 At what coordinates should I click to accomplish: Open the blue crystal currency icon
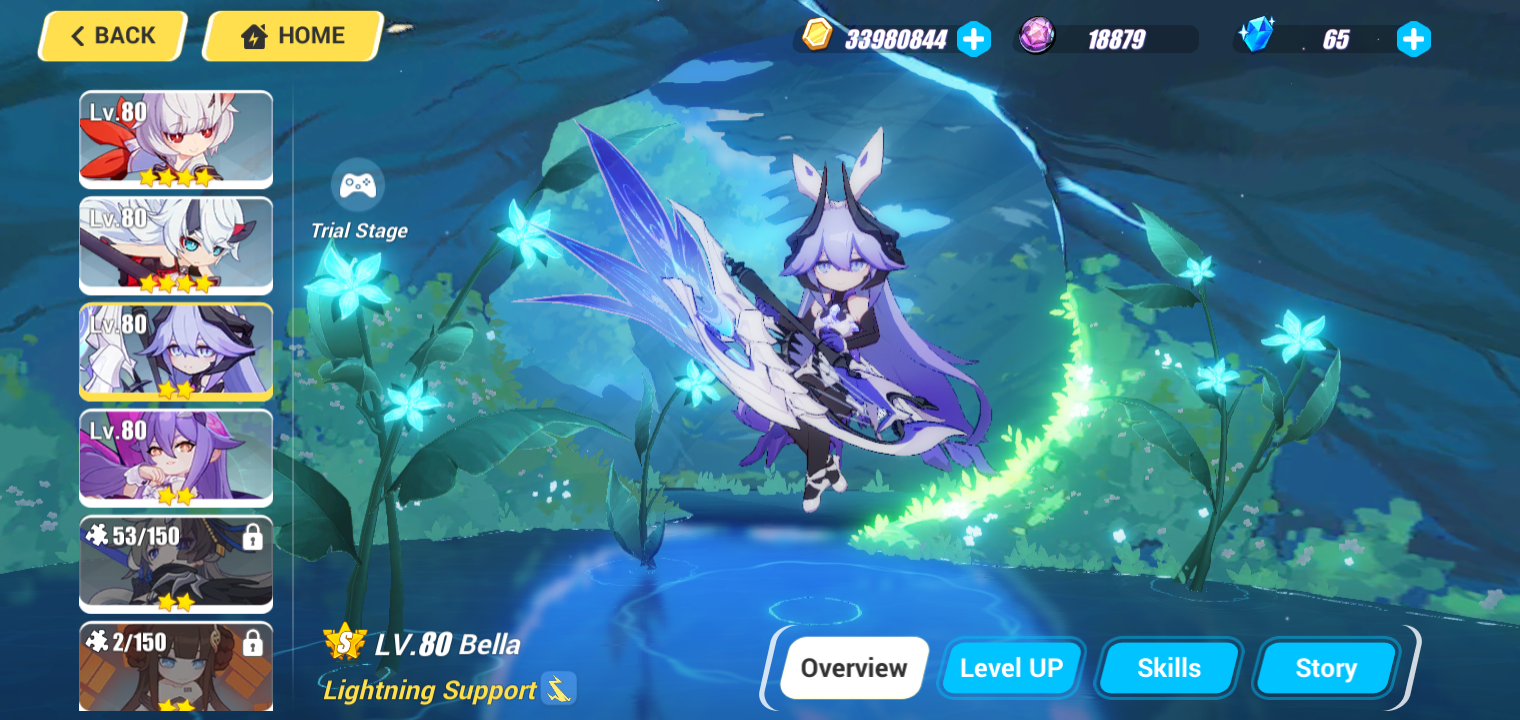point(1258,35)
